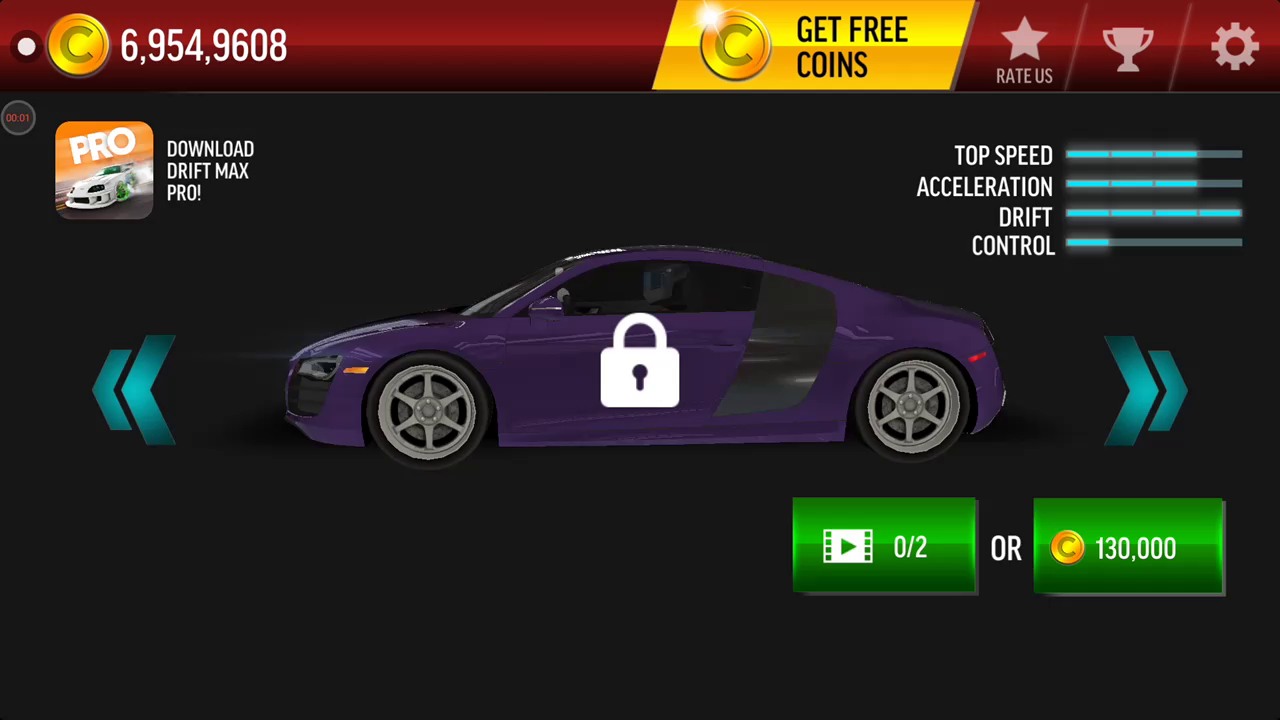Show the previous car with left arrows
The height and width of the screenshot is (720, 1280).
coord(134,390)
